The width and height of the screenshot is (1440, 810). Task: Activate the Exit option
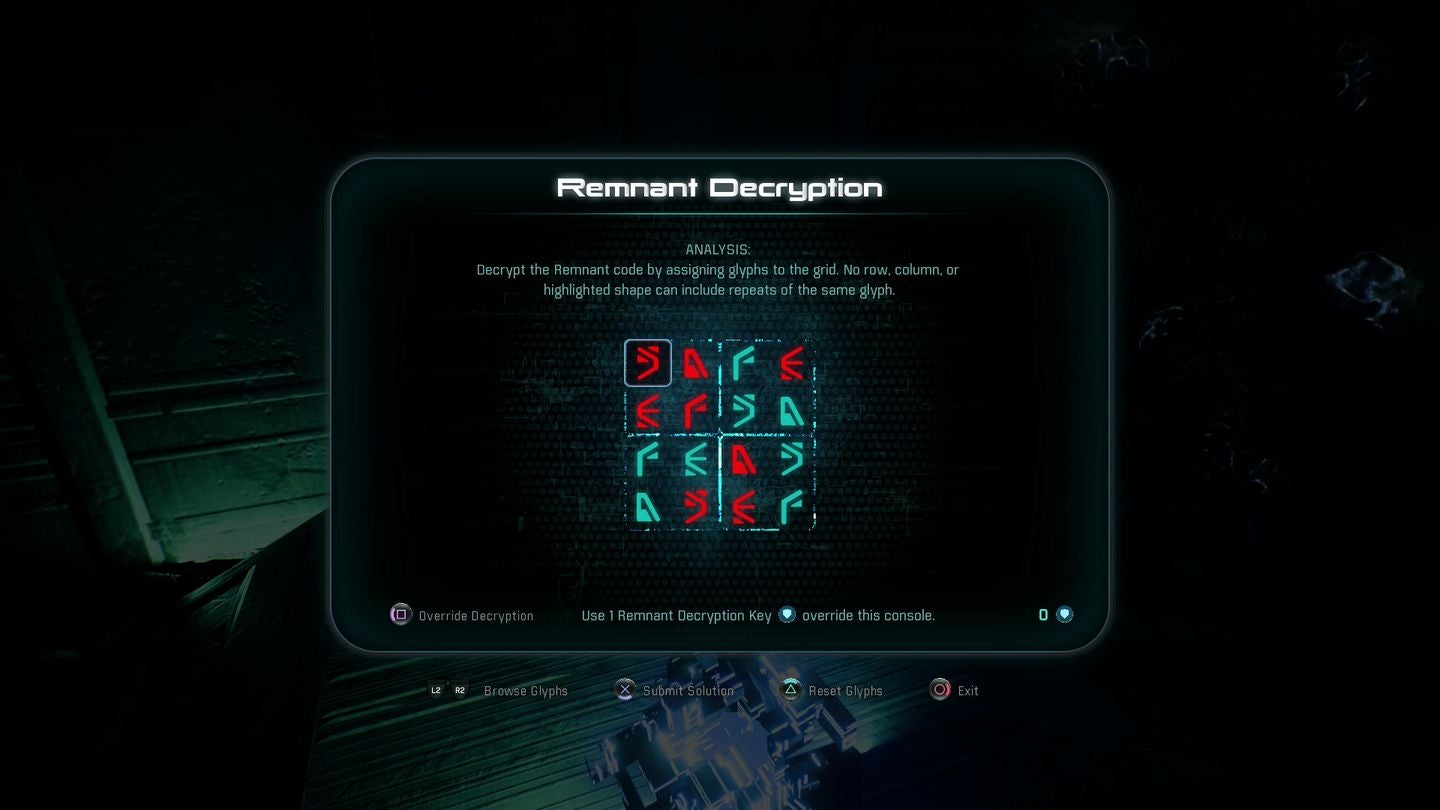[x=966, y=690]
